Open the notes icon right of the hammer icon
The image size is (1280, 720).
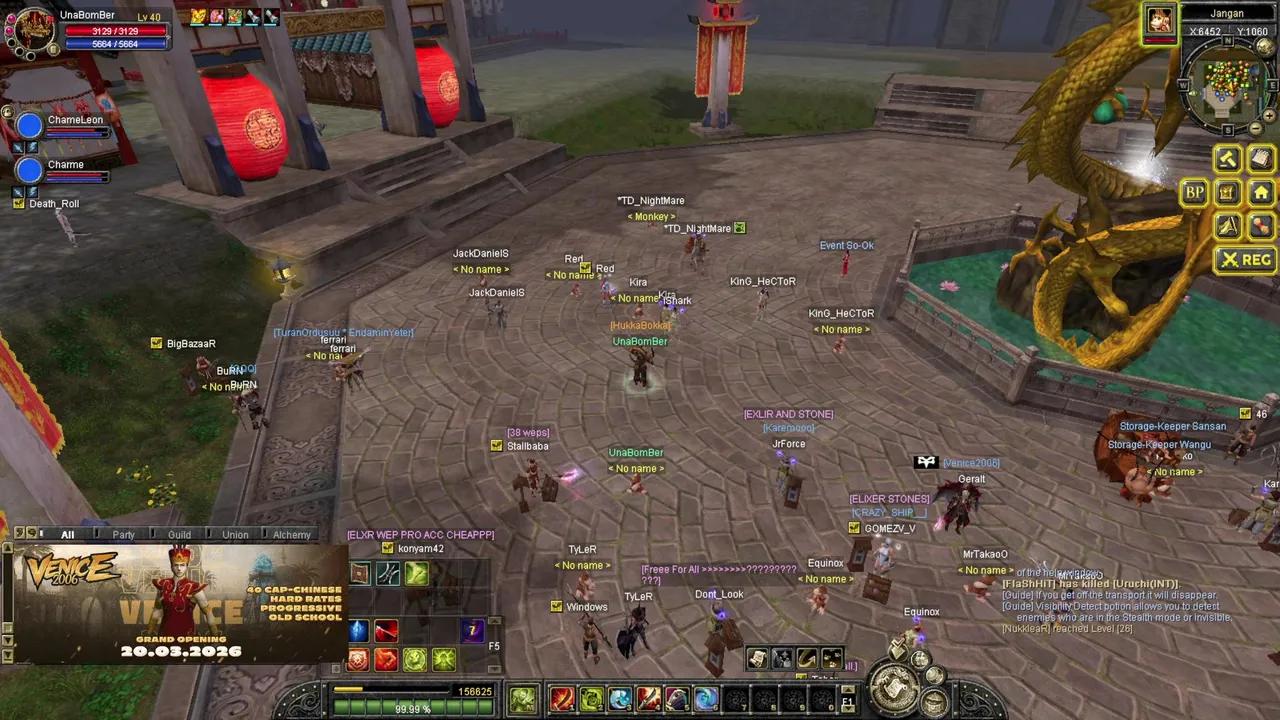pos(1262,158)
